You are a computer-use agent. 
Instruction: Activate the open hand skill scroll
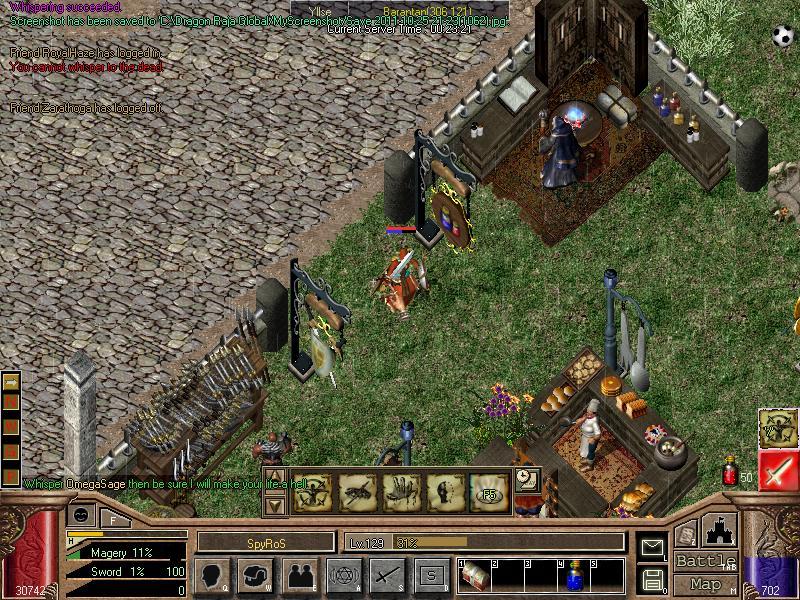coord(398,490)
